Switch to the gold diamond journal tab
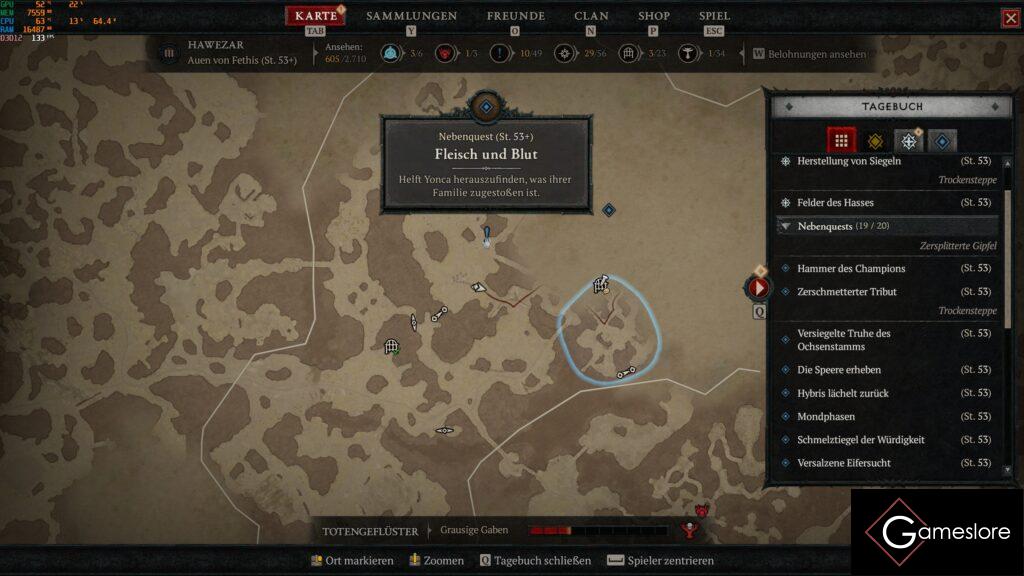This screenshot has width=1024, height=576. pos(875,141)
